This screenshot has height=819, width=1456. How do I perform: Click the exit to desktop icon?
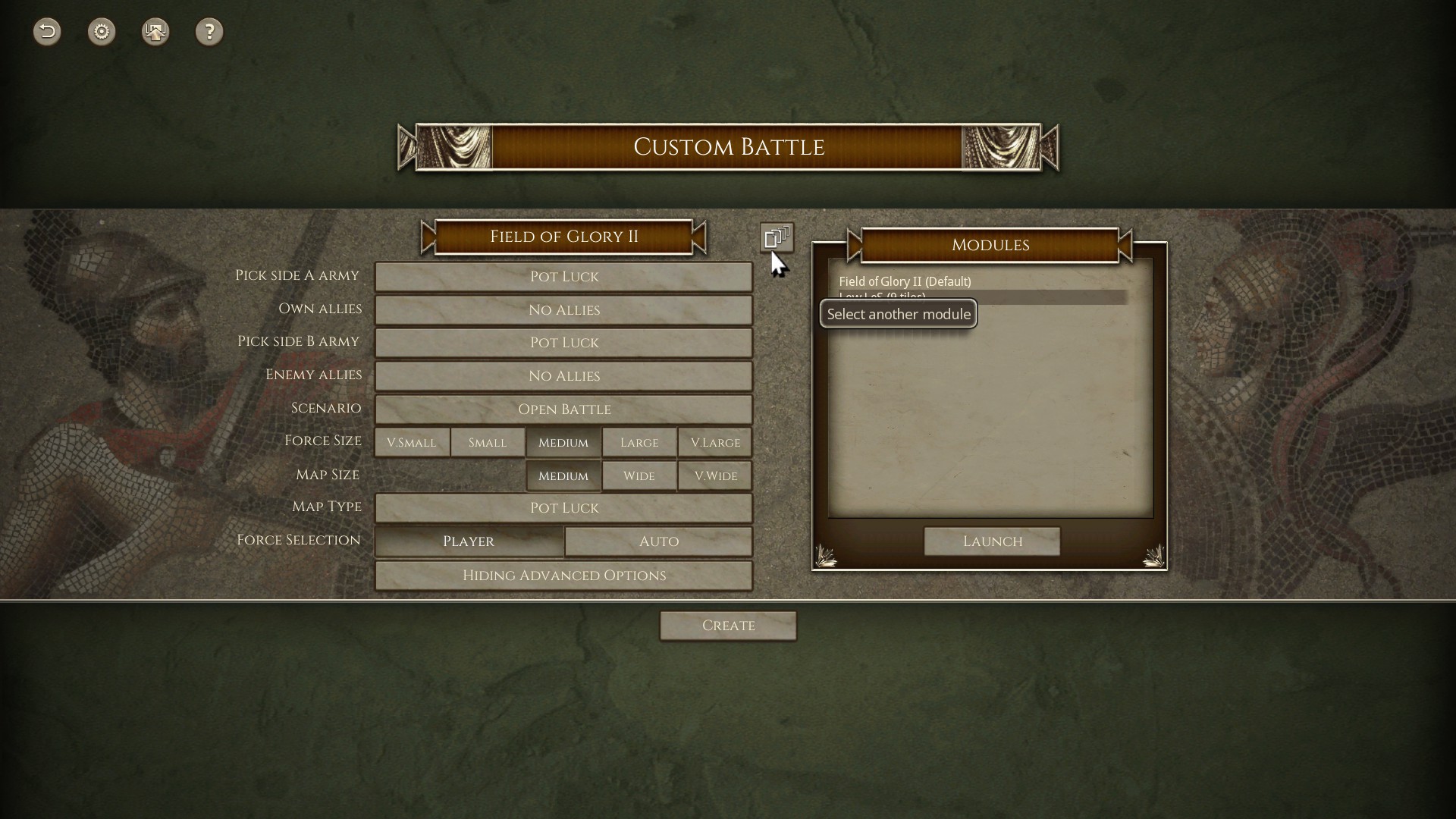click(155, 32)
